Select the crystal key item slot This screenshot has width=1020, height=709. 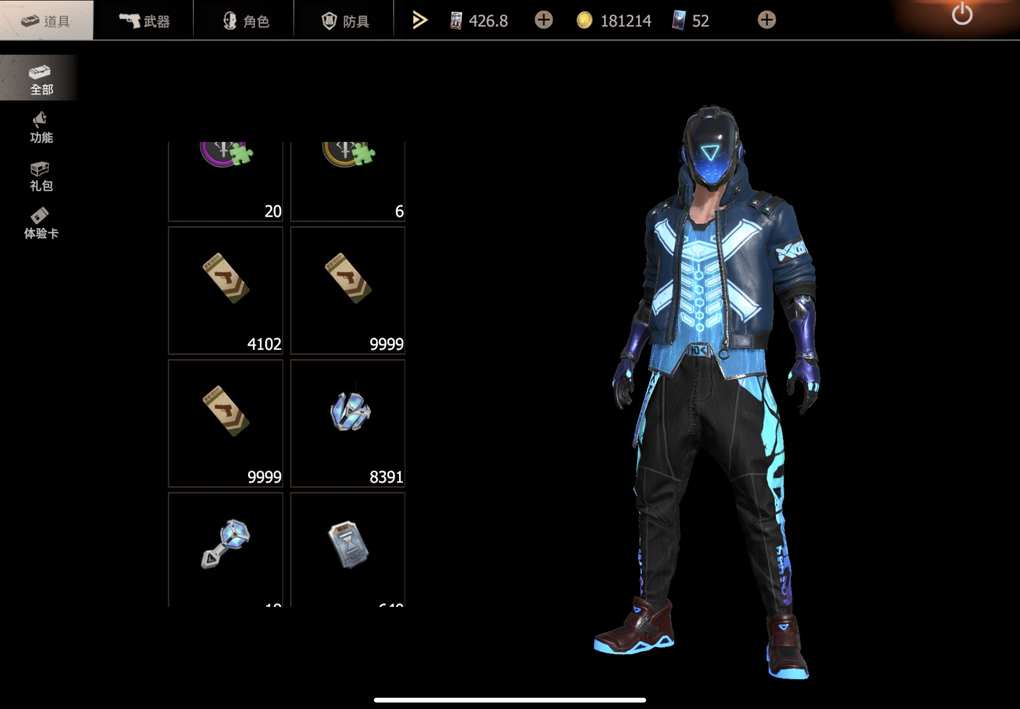(226, 548)
